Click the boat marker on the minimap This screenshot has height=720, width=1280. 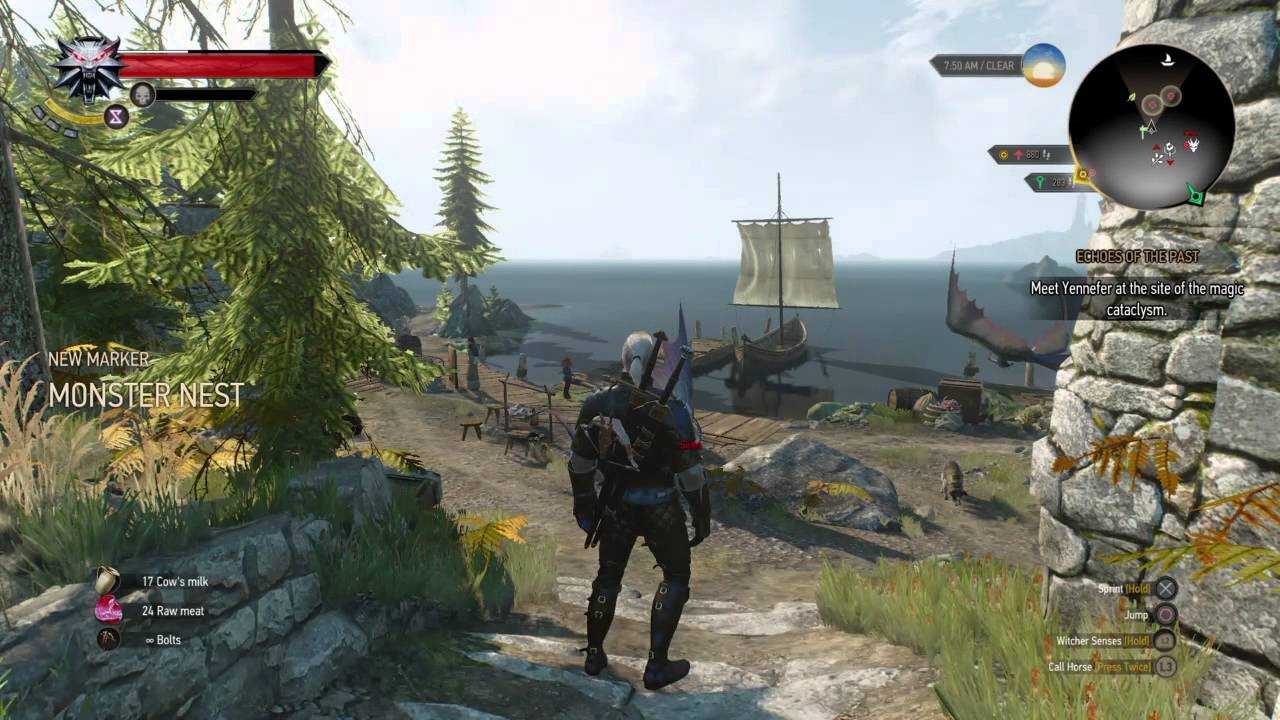point(1166,62)
